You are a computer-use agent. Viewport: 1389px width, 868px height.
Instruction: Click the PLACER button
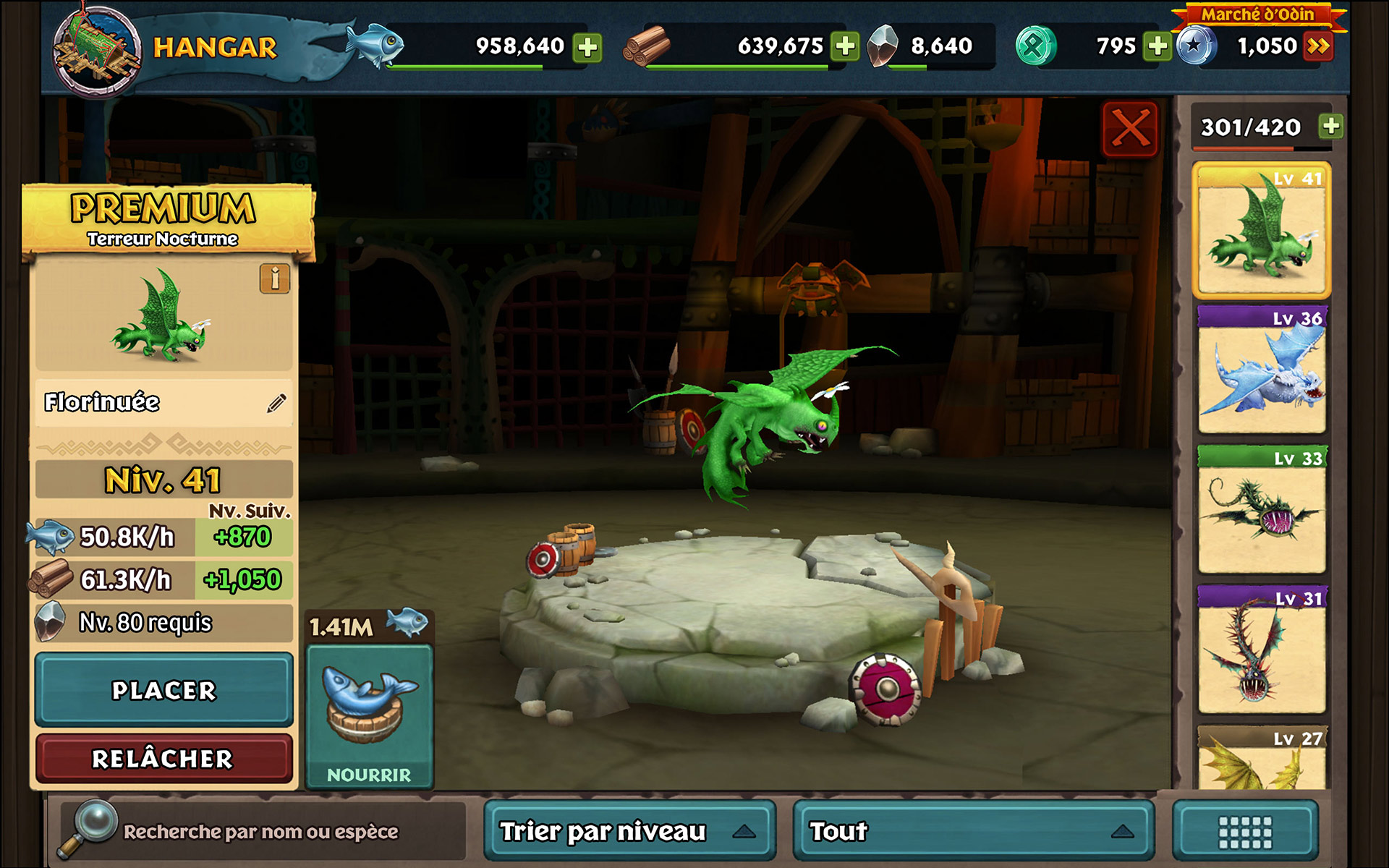tap(164, 690)
